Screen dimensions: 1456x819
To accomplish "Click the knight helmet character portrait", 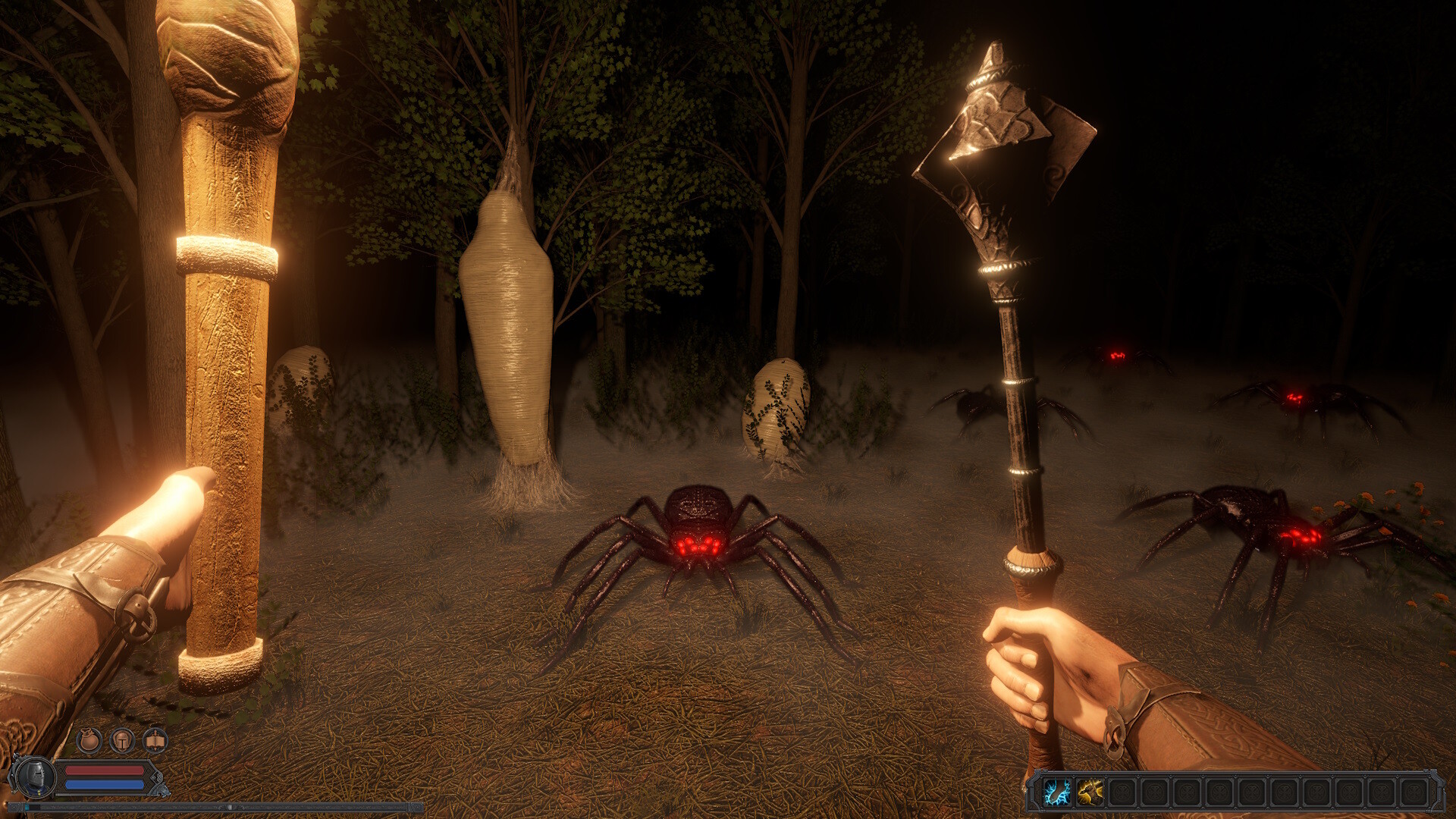I will pyautogui.click(x=32, y=777).
